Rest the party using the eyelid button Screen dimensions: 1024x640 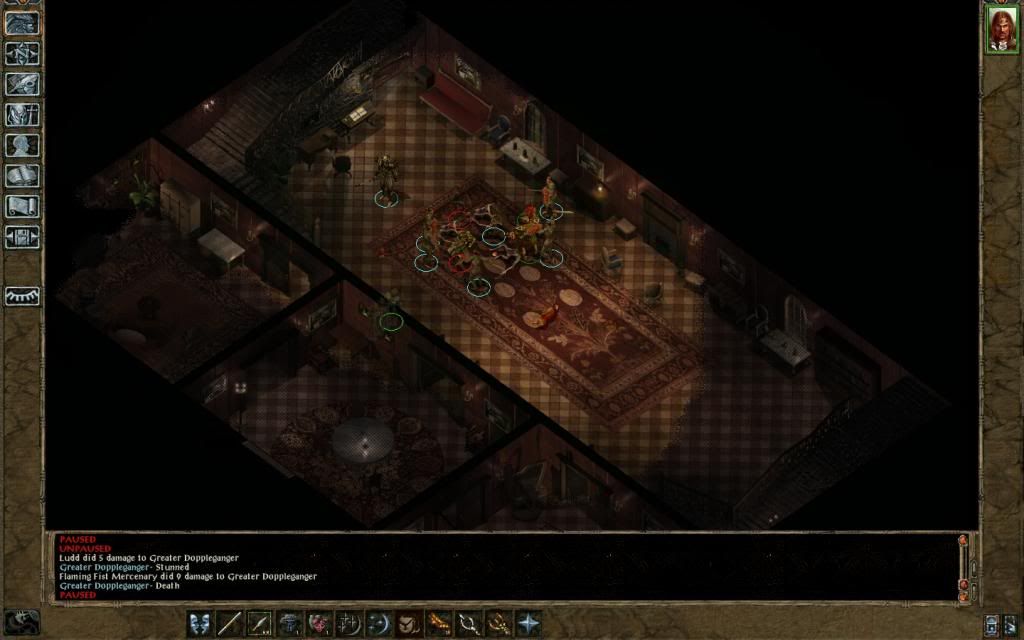[x=22, y=296]
